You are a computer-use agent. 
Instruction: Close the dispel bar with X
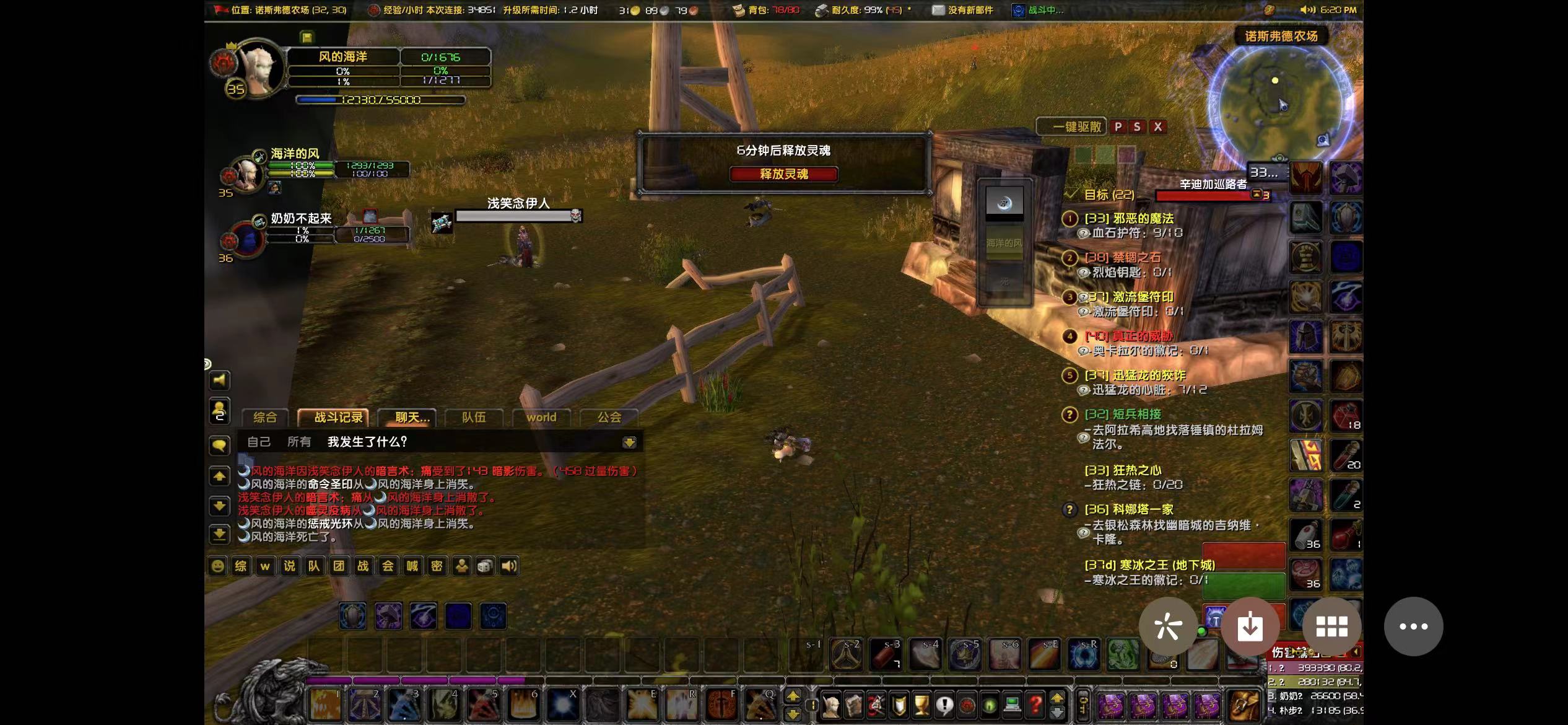tap(1157, 127)
